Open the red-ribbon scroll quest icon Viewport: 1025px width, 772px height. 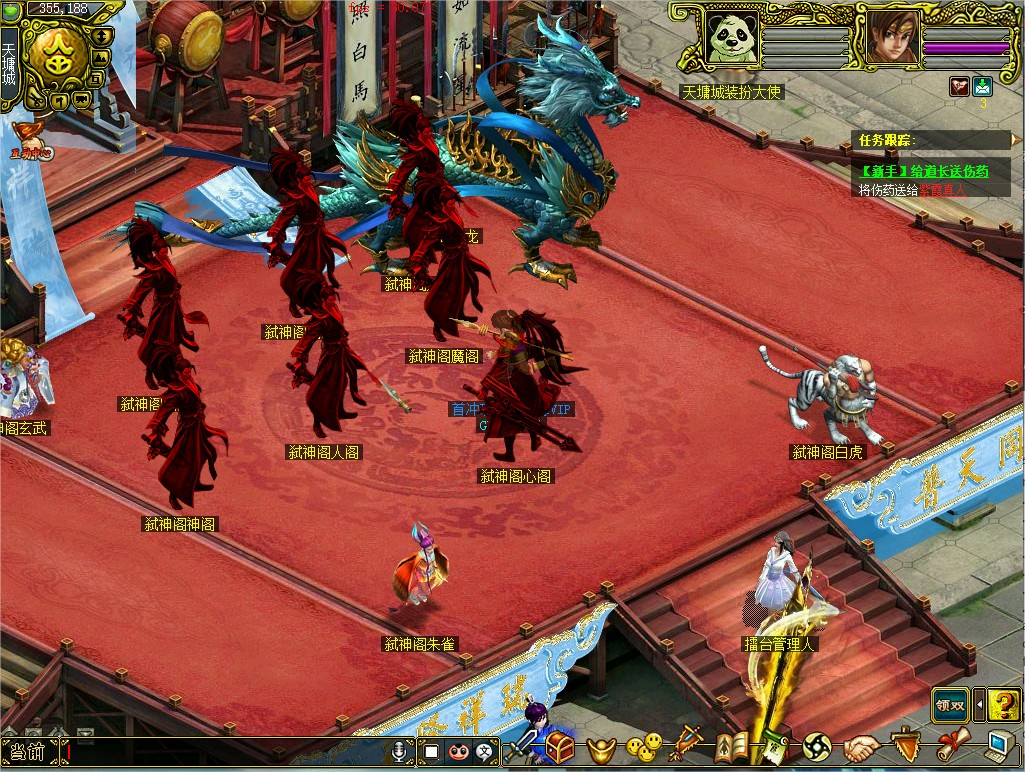951,746
